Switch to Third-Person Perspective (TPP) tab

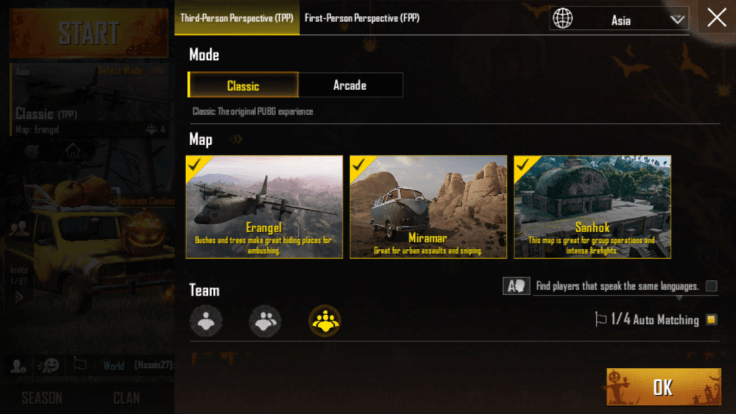coord(237,18)
